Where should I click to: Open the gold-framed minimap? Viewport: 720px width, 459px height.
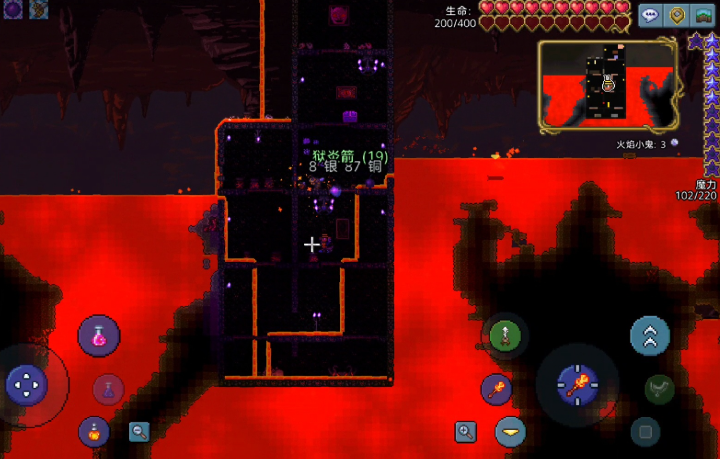click(x=607, y=86)
